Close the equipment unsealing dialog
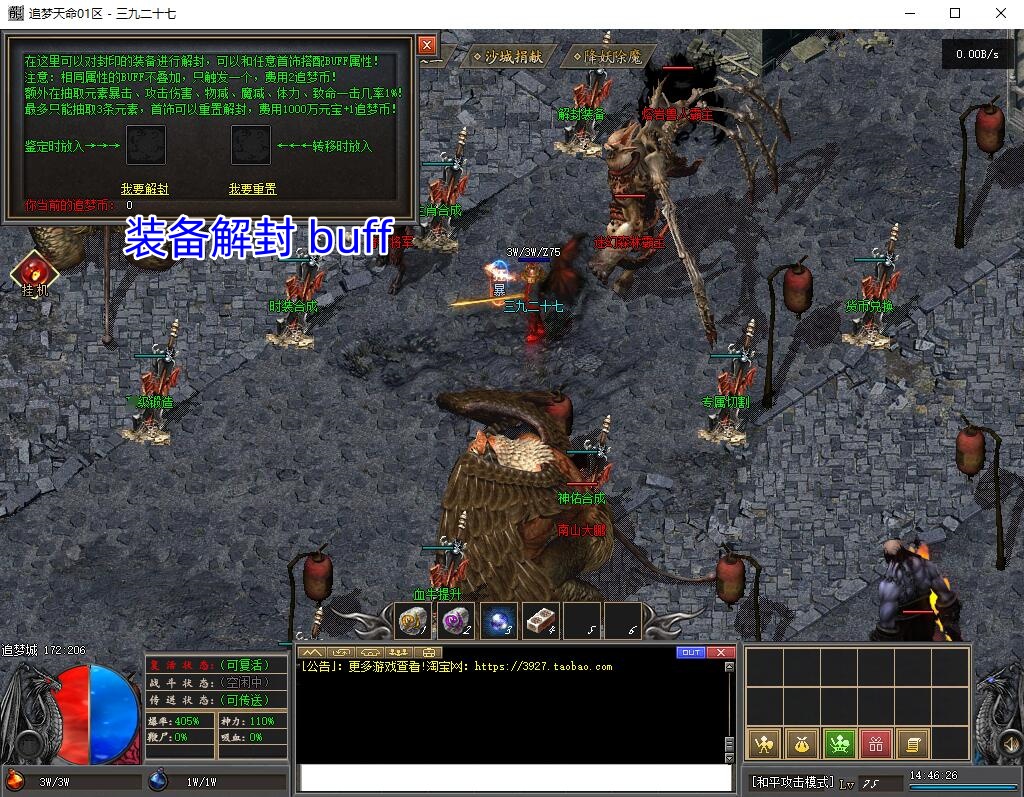 (x=426, y=45)
